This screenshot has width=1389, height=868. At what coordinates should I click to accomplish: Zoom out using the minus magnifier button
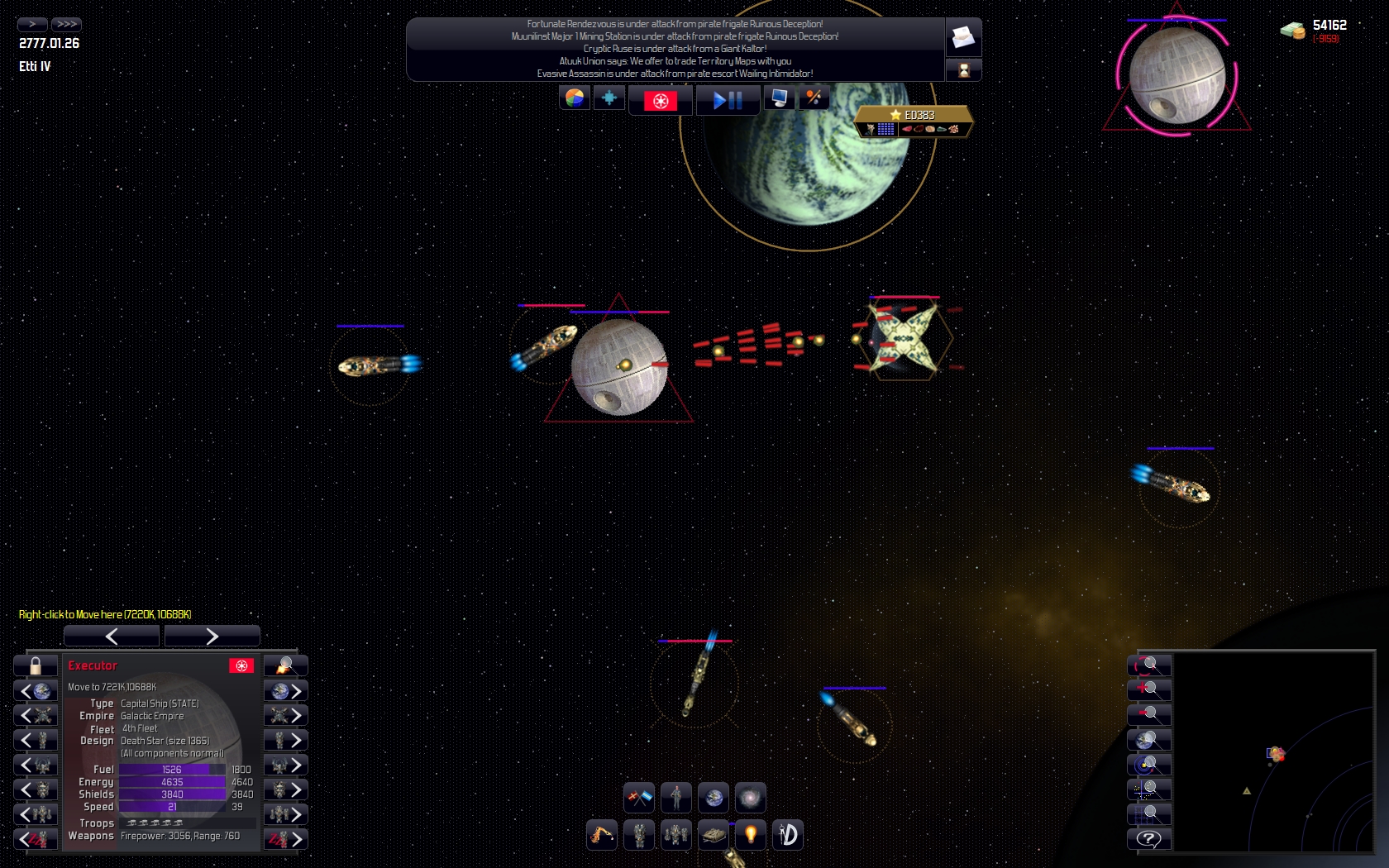1149,715
